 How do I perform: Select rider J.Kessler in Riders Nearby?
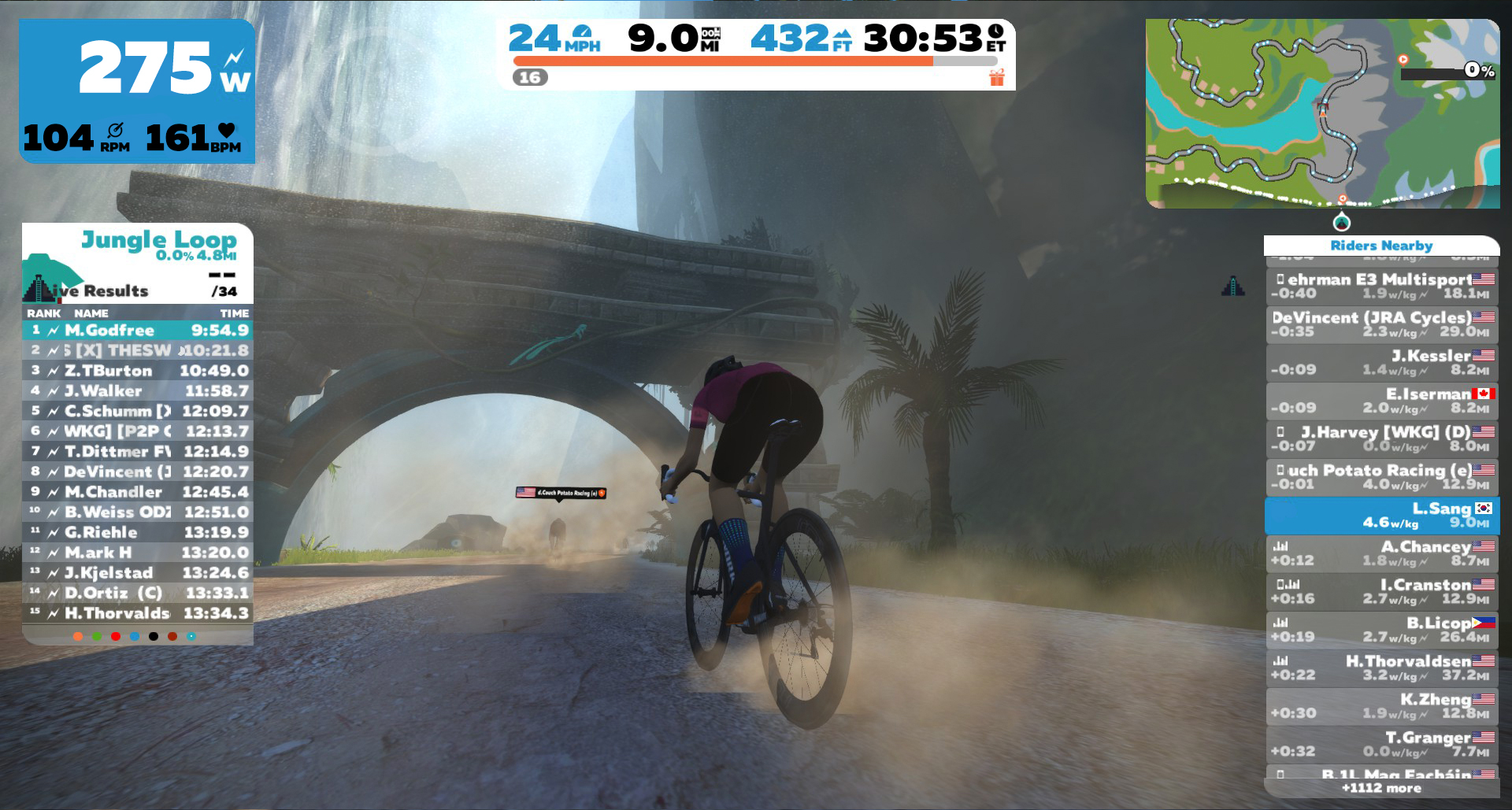(1381, 363)
